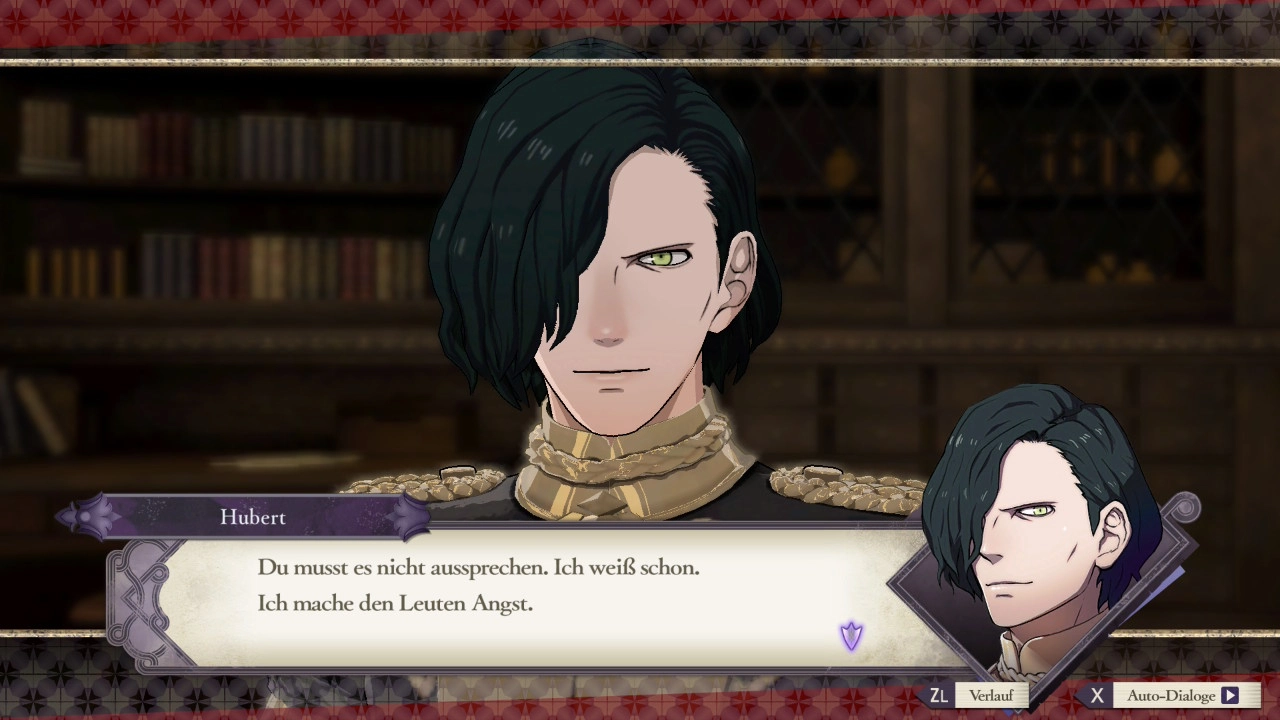Advance dialogue with the purple arrow indicator
Screen dimensions: 1280x720
click(x=851, y=636)
